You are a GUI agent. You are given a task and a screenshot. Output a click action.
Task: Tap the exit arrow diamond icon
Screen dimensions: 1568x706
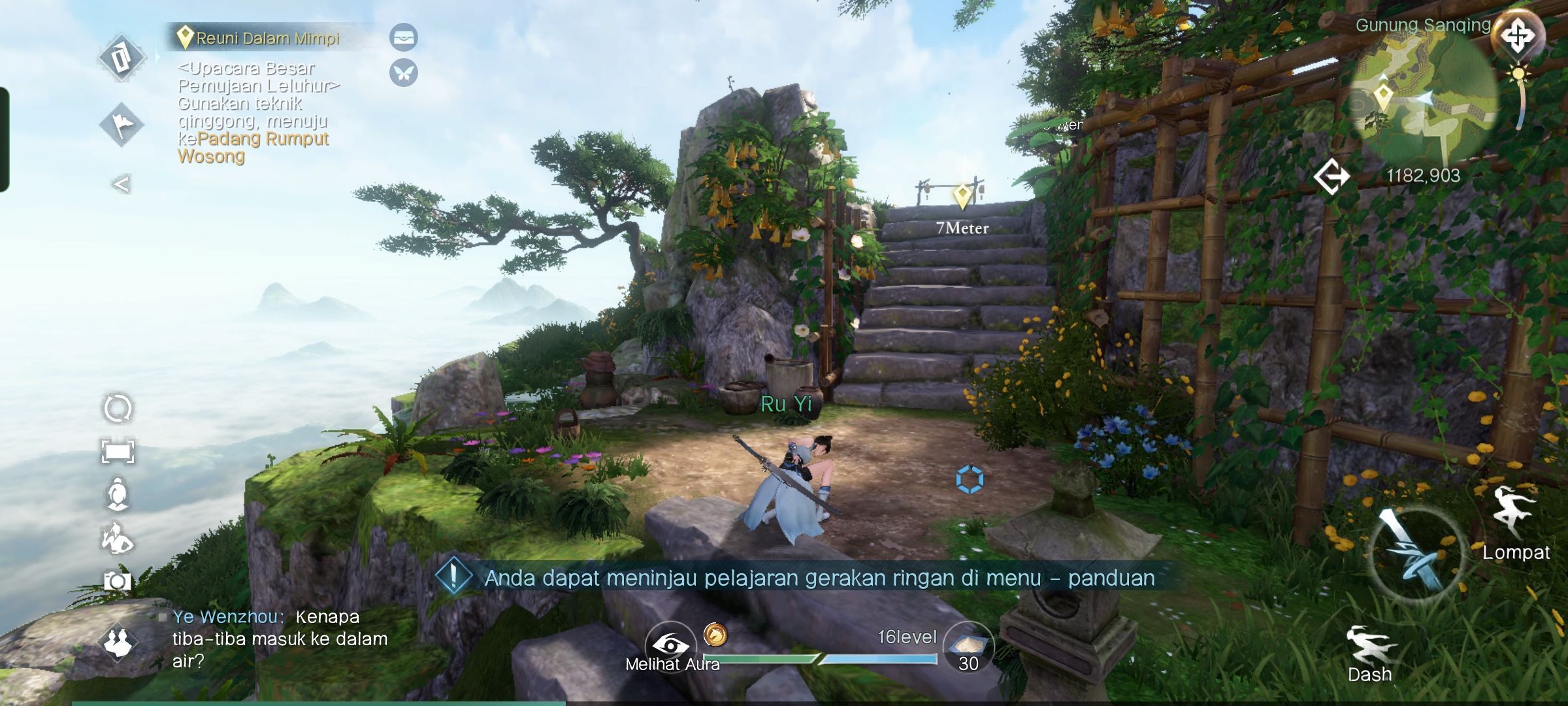(x=1331, y=176)
